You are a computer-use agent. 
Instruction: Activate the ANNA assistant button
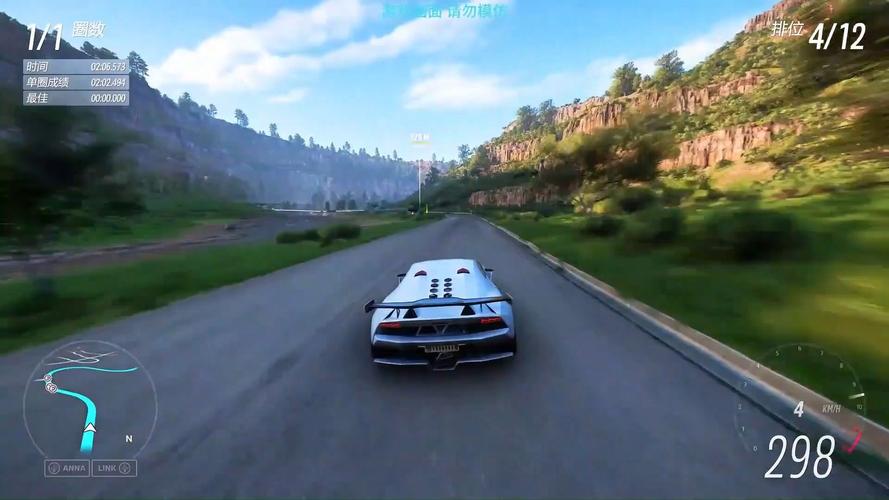click(67, 468)
